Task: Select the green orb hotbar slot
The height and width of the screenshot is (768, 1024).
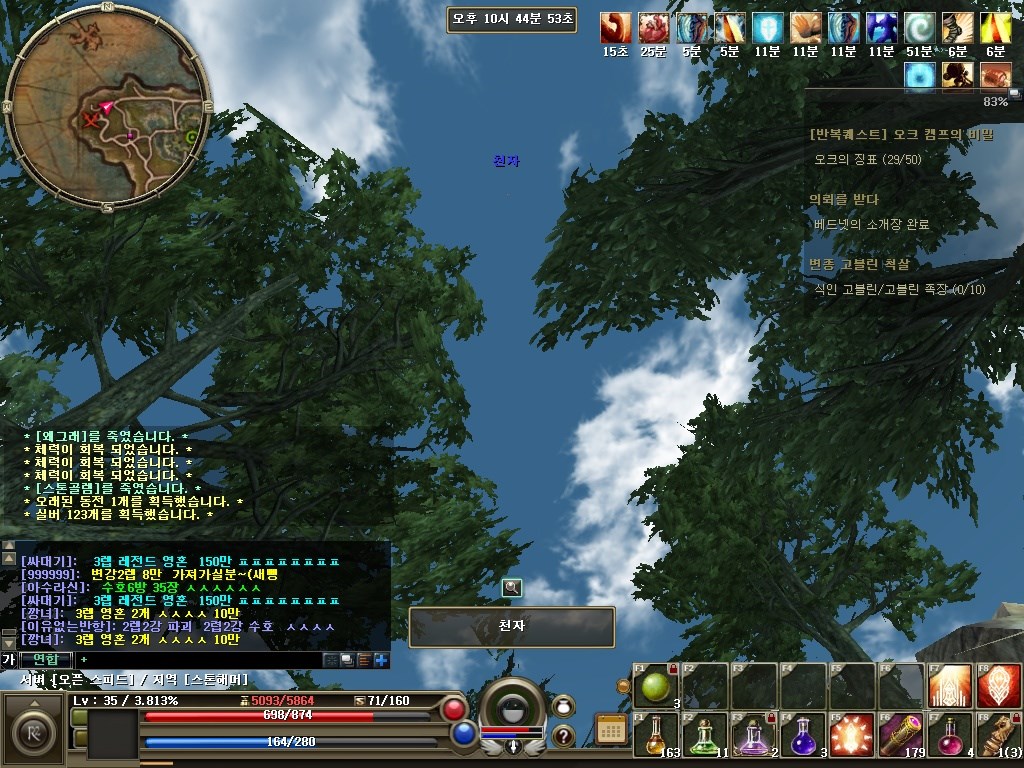Action: pyautogui.click(x=656, y=686)
